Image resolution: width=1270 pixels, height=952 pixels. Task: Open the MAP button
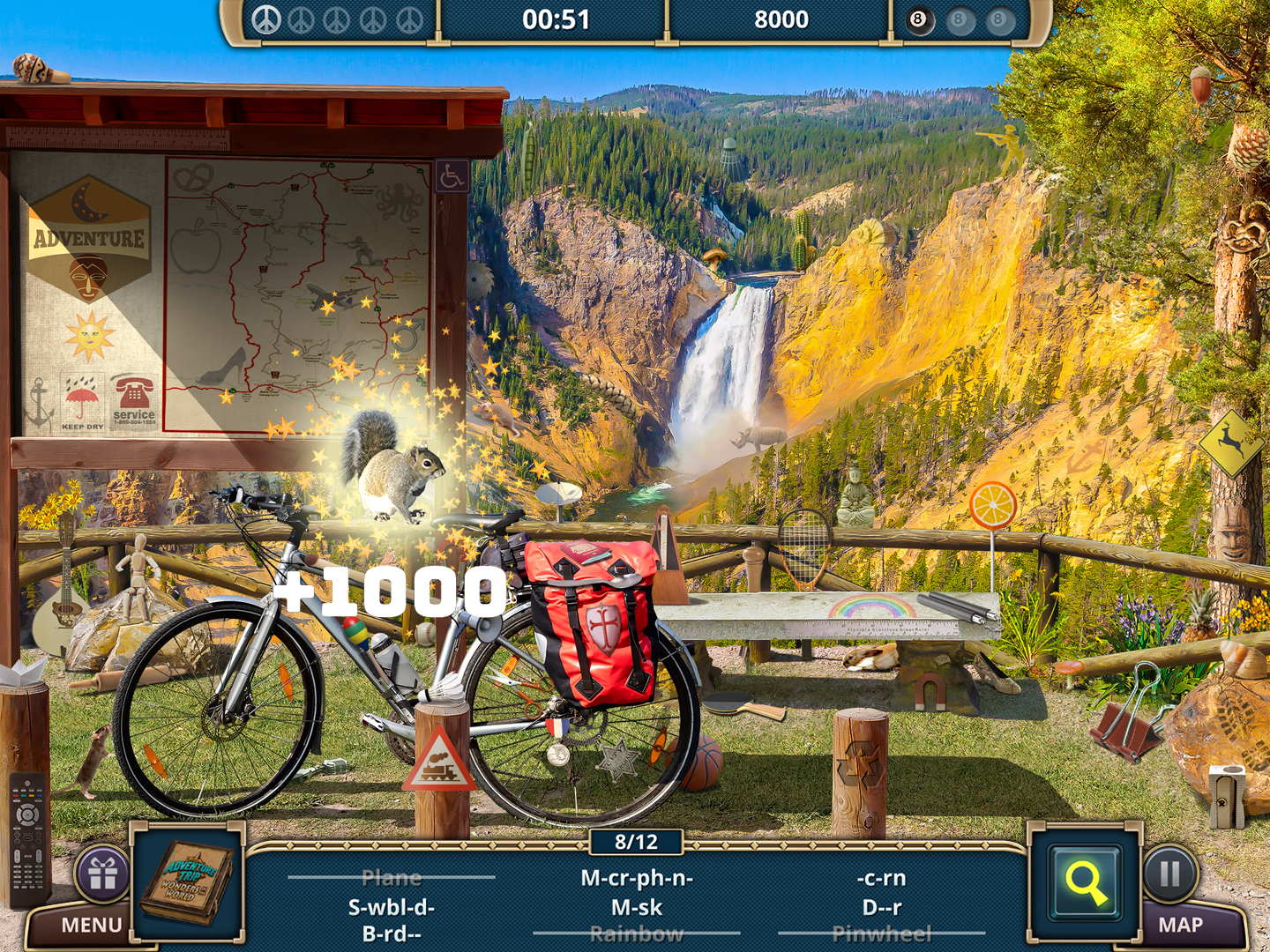(1180, 926)
